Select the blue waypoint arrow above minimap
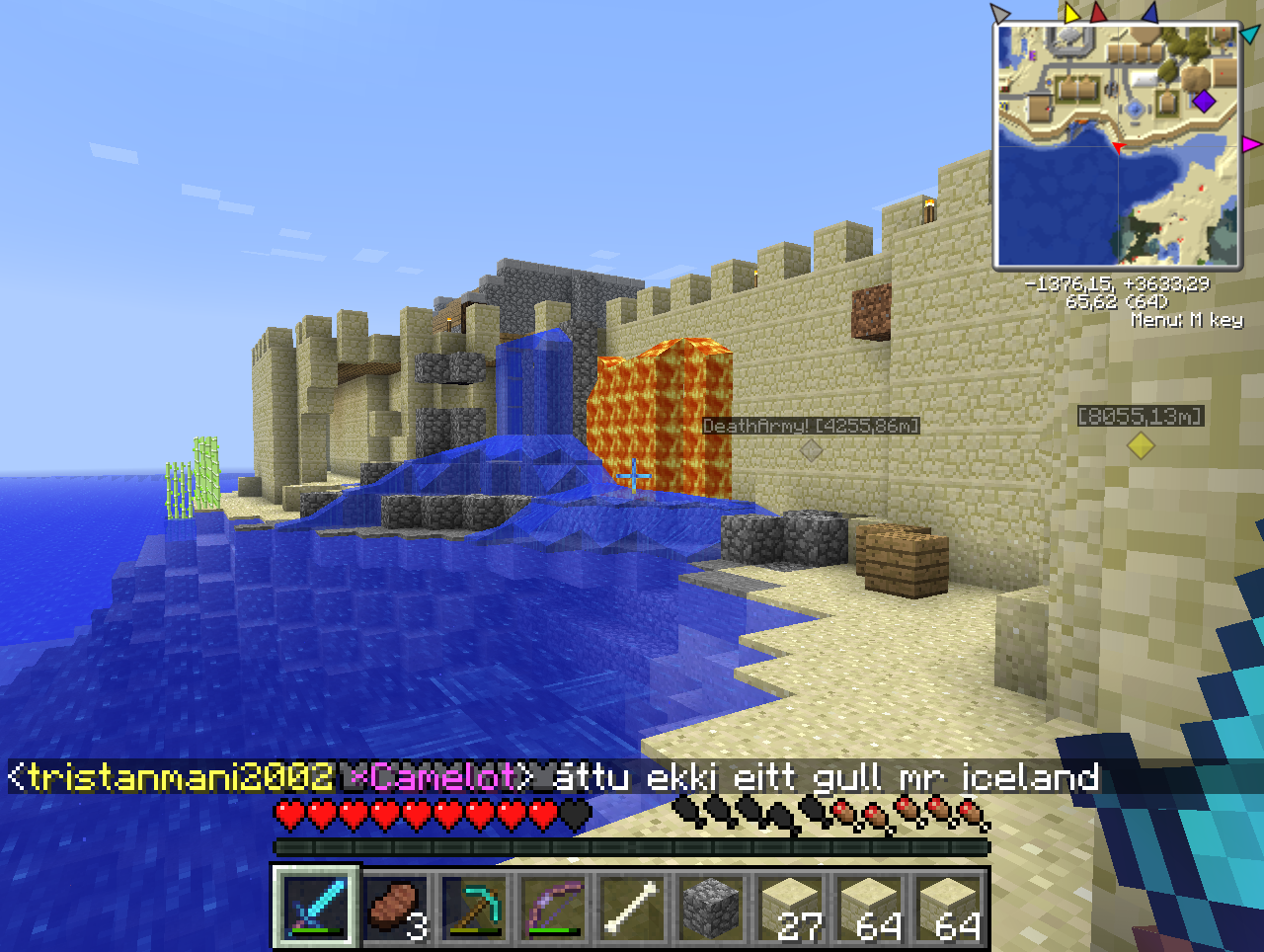This screenshot has width=1264, height=952. point(1149,13)
